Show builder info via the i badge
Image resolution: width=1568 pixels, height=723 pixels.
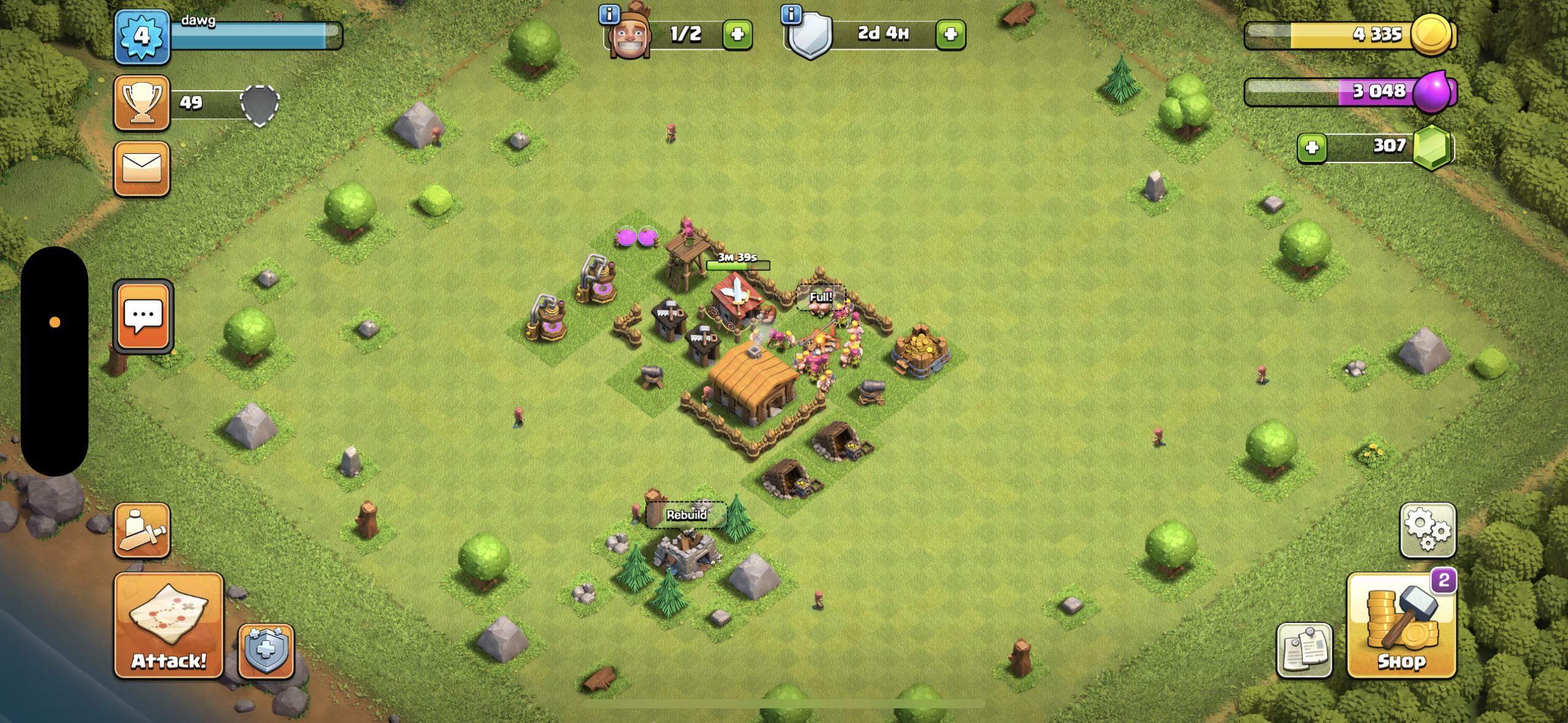point(609,14)
